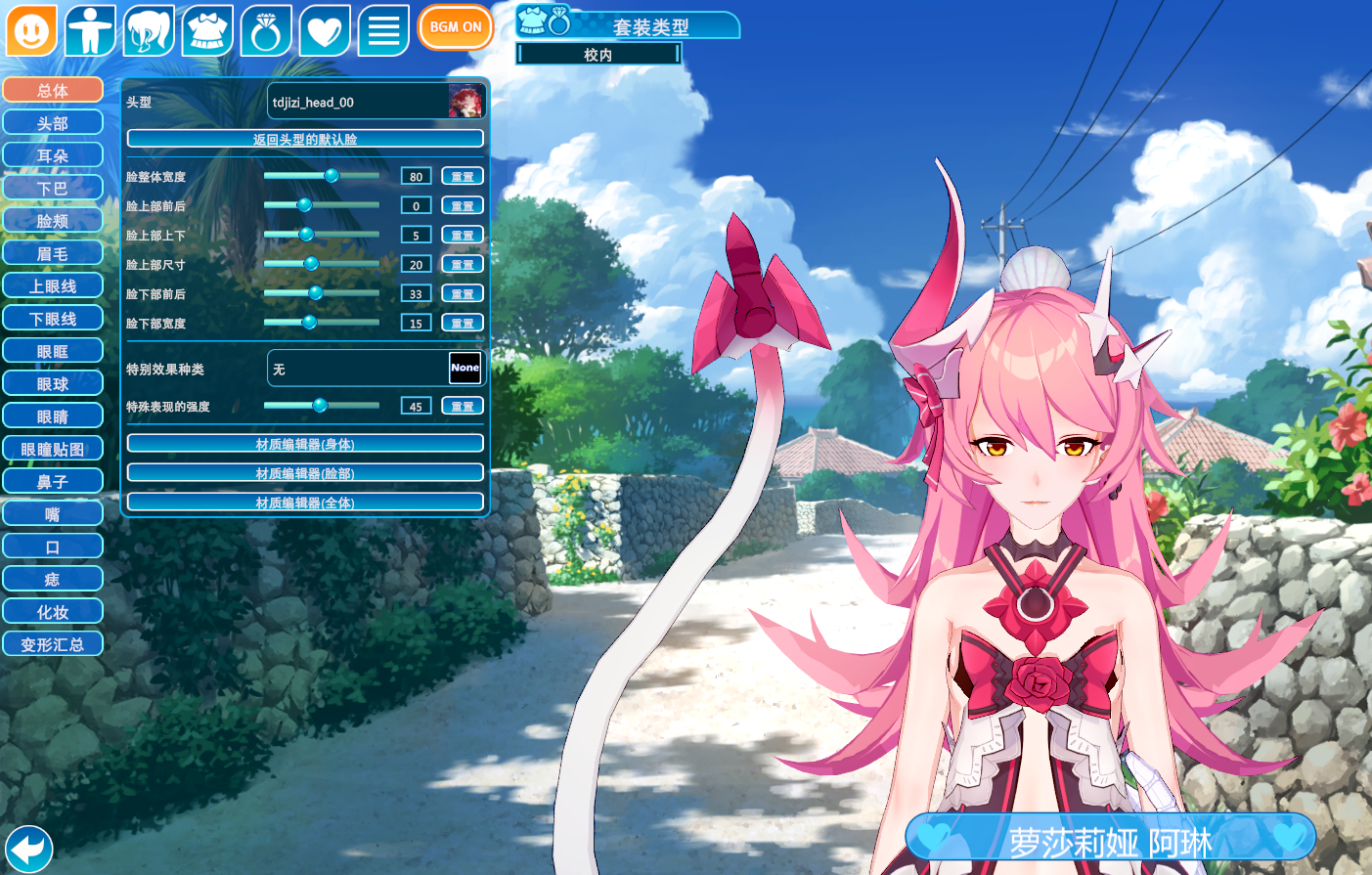
Task: Open the accessory ring icon
Action: click(266, 30)
